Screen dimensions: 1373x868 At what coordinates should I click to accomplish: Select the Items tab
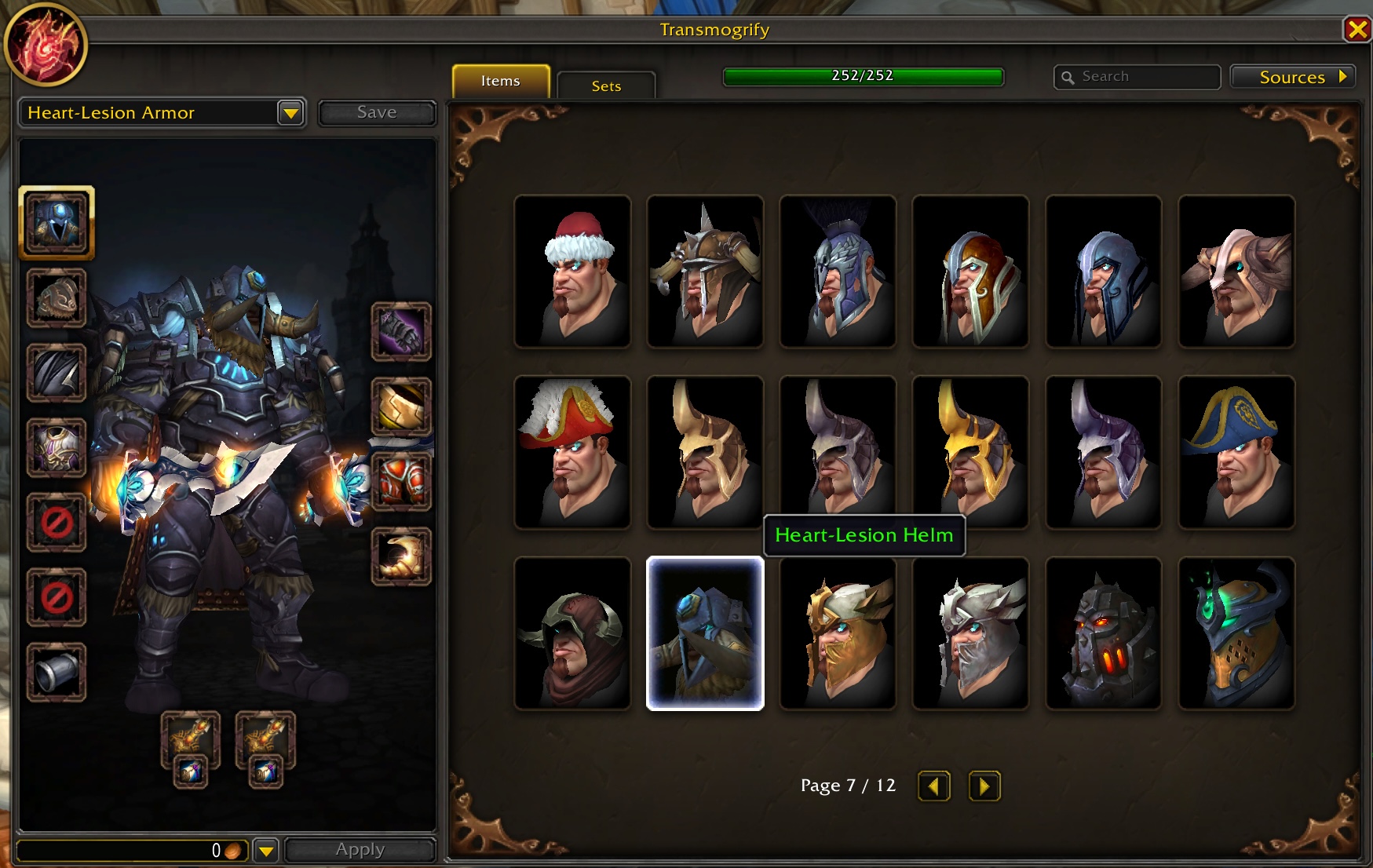pos(501,81)
